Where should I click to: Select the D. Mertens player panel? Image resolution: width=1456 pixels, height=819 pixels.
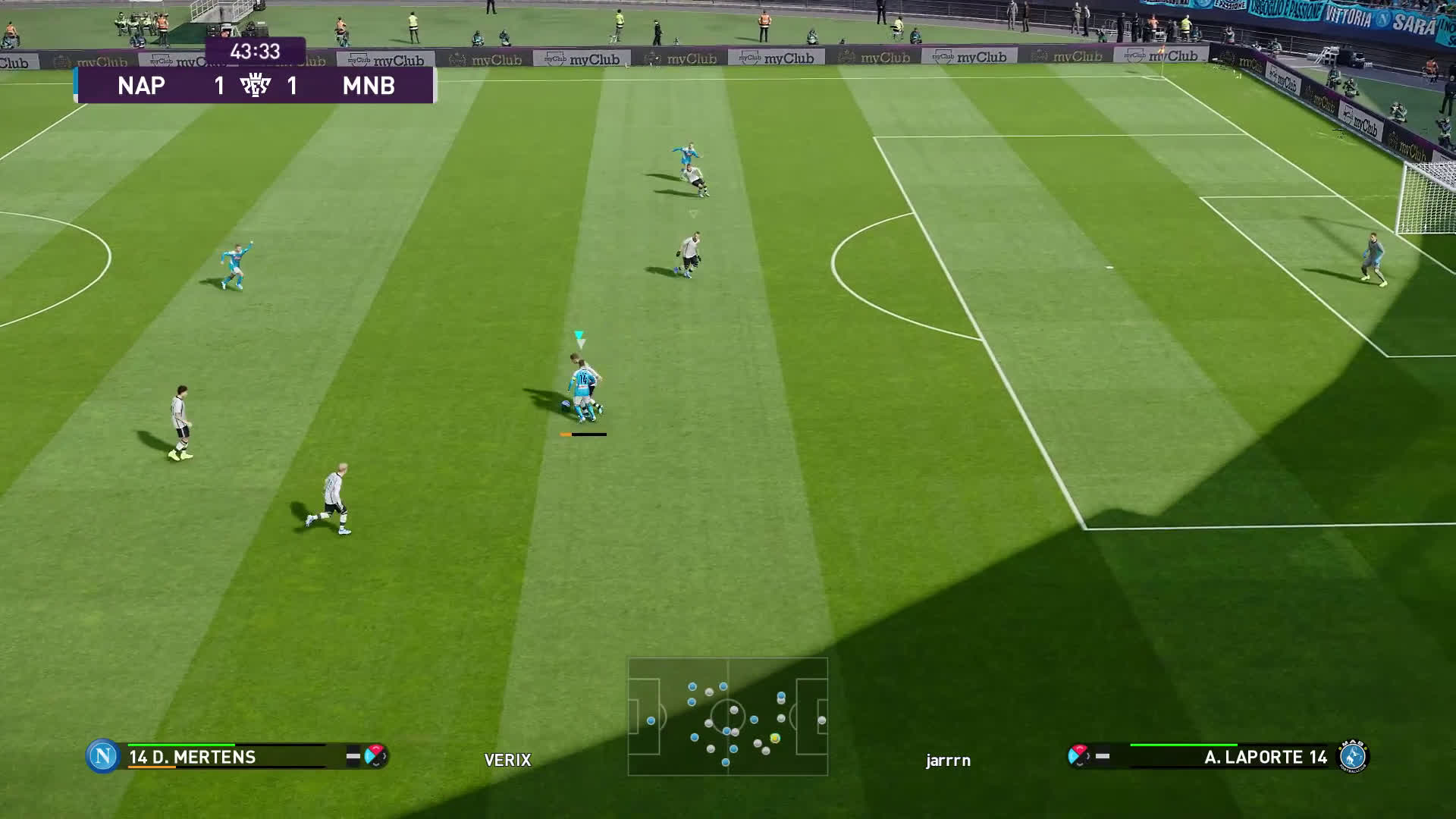click(x=227, y=756)
